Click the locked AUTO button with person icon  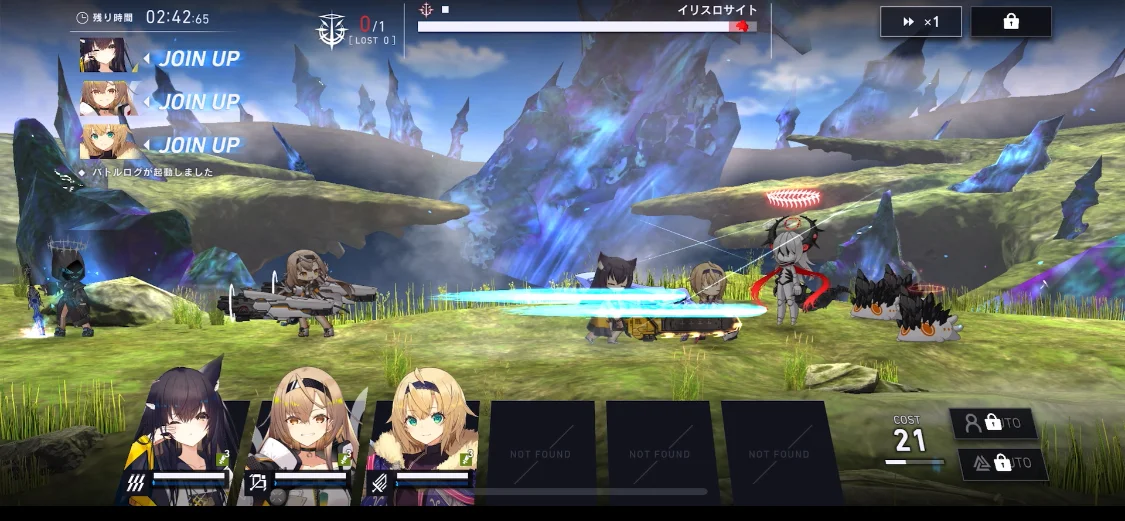click(992, 423)
